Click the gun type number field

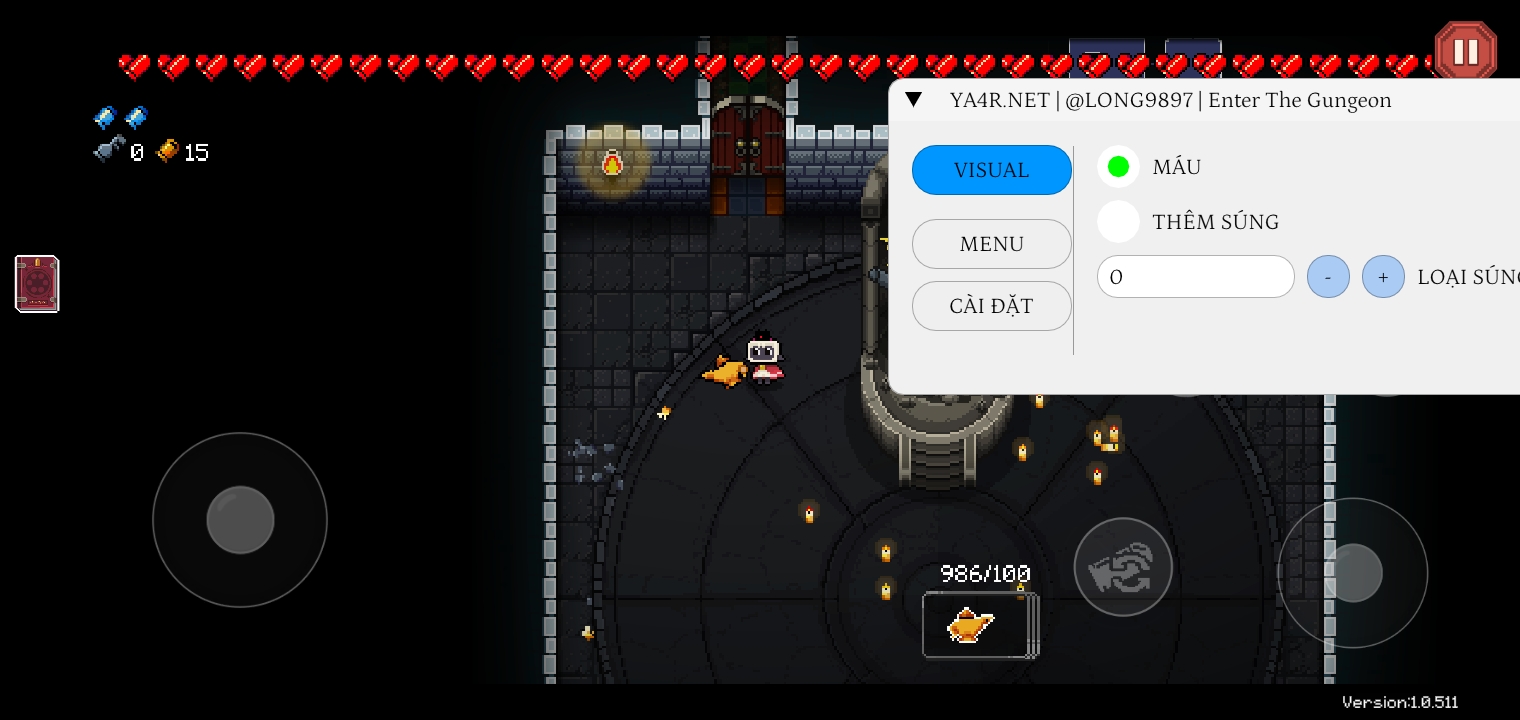click(x=1195, y=277)
